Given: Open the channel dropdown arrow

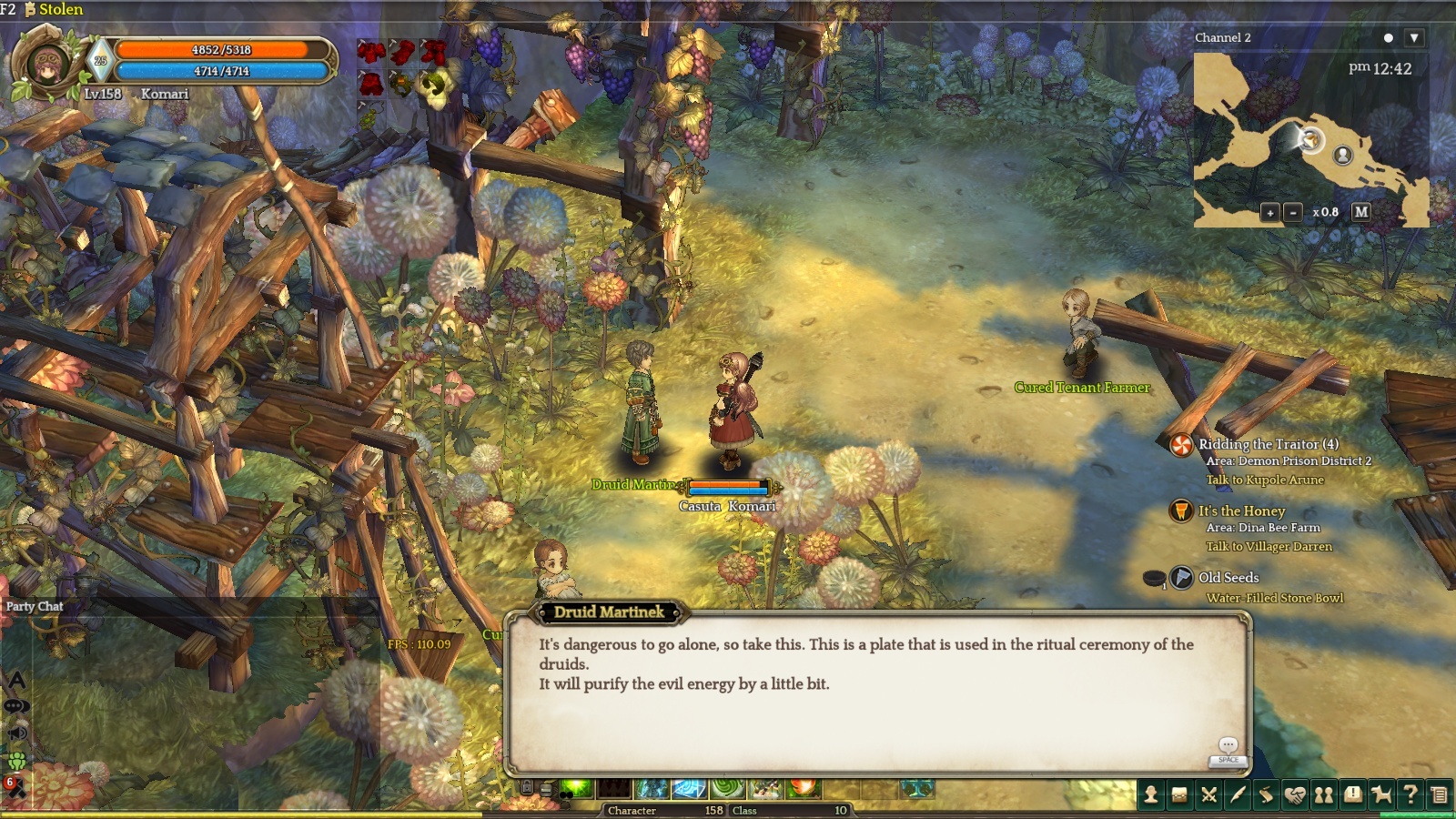Looking at the screenshot, I should click(1413, 38).
